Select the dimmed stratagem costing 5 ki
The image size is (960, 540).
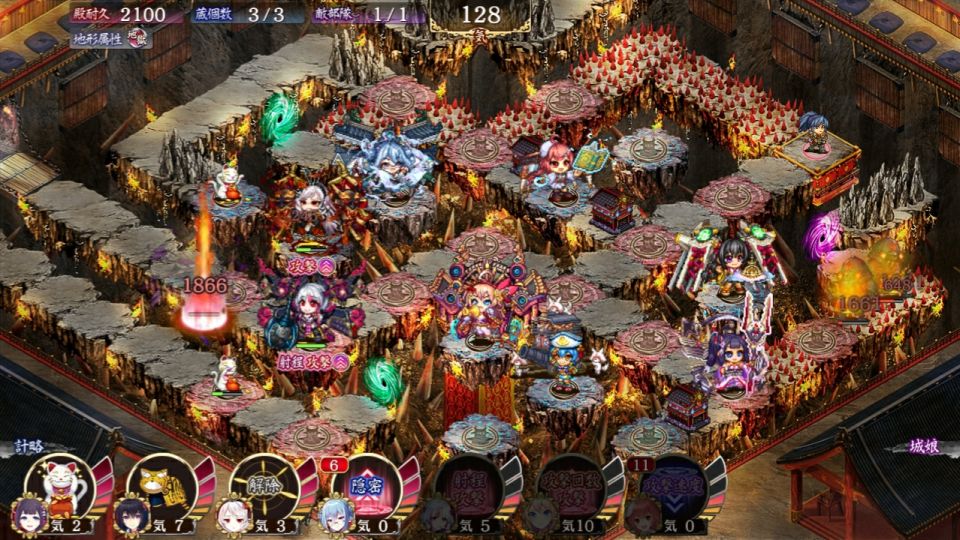pyautogui.click(x=468, y=486)
